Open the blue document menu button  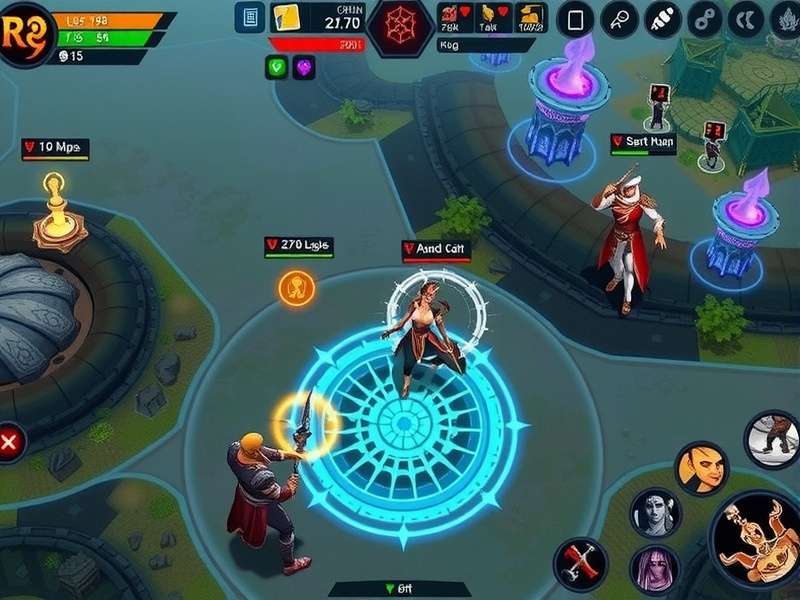tap(248, 17)
